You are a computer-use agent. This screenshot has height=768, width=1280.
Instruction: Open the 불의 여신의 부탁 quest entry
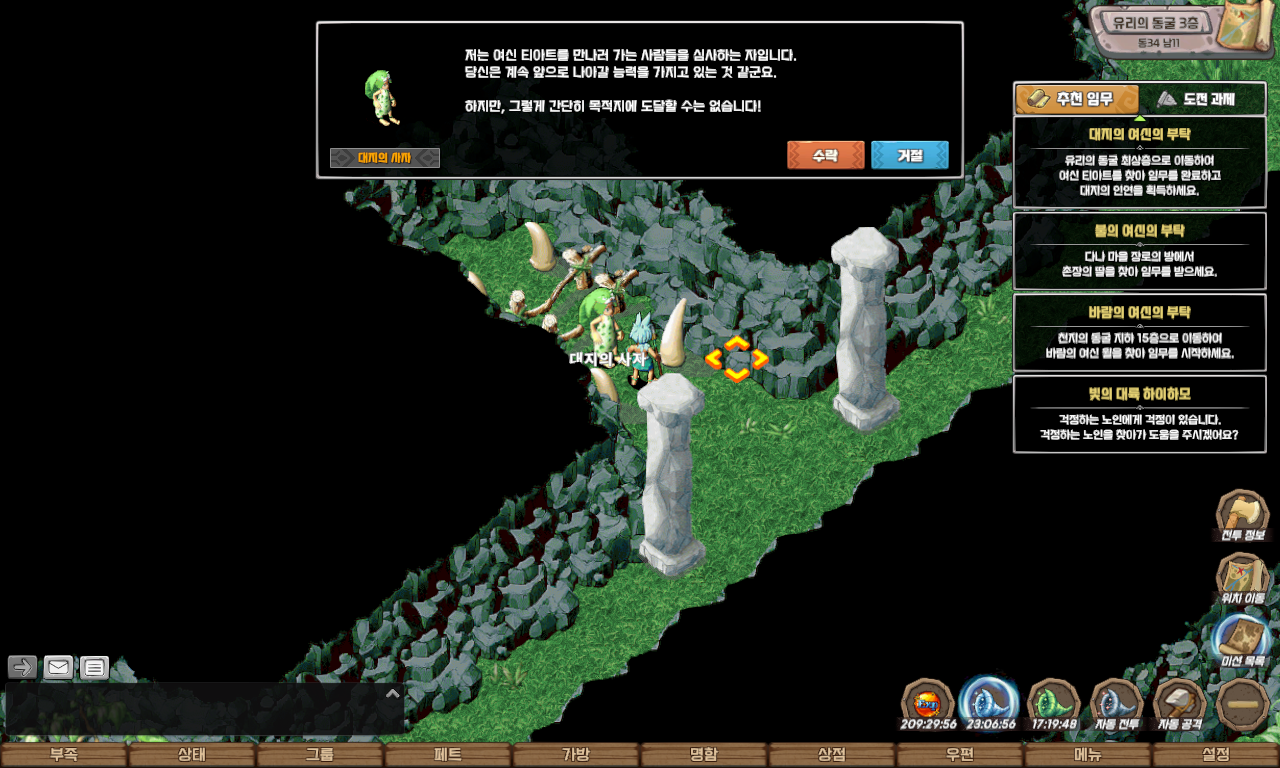(1139, 251)
